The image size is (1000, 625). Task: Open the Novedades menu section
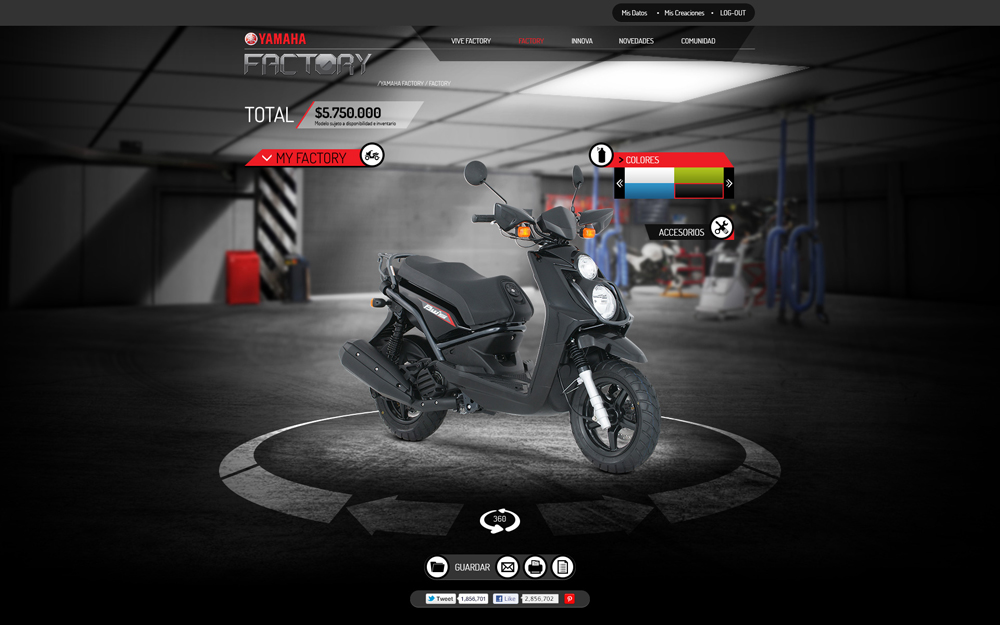(x=636, y=41)
